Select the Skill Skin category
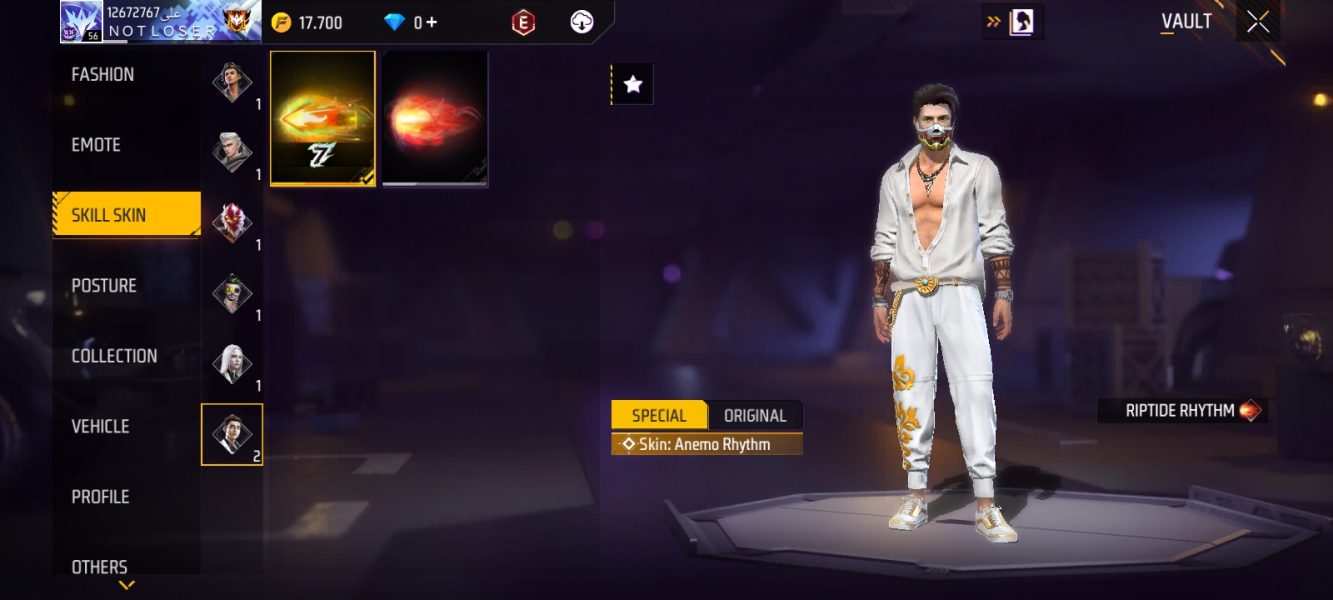This screenshot has height=600, width=1333. pos(109,215)
